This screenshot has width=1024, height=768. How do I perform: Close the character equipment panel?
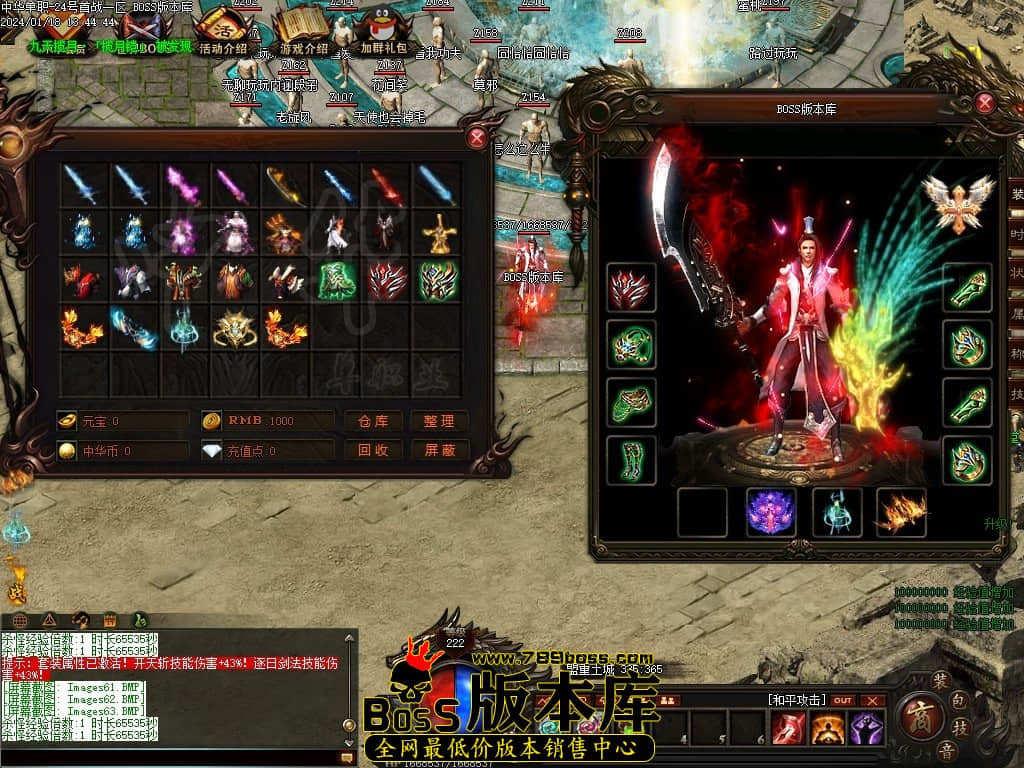point(985,102)
